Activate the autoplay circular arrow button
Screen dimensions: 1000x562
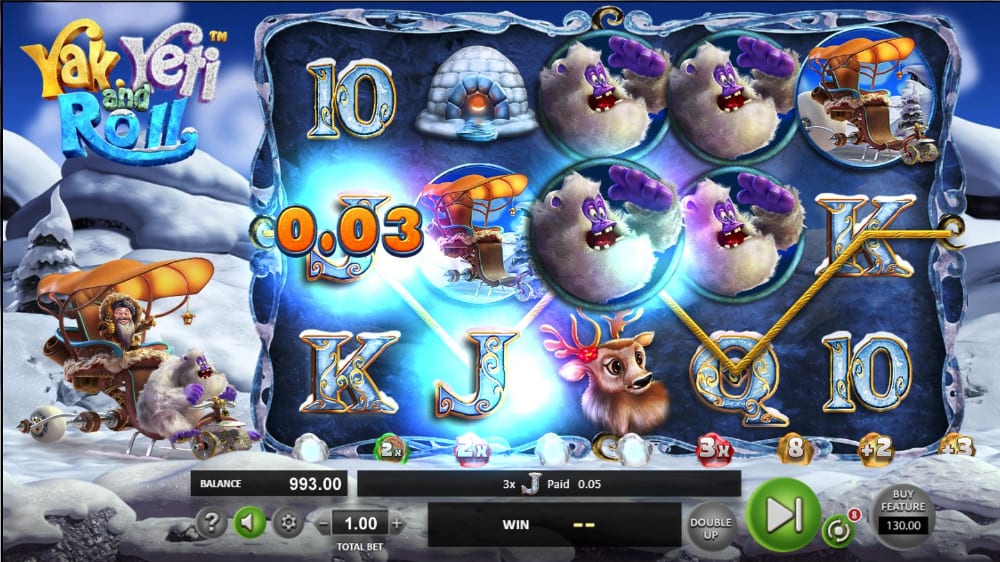838,529
